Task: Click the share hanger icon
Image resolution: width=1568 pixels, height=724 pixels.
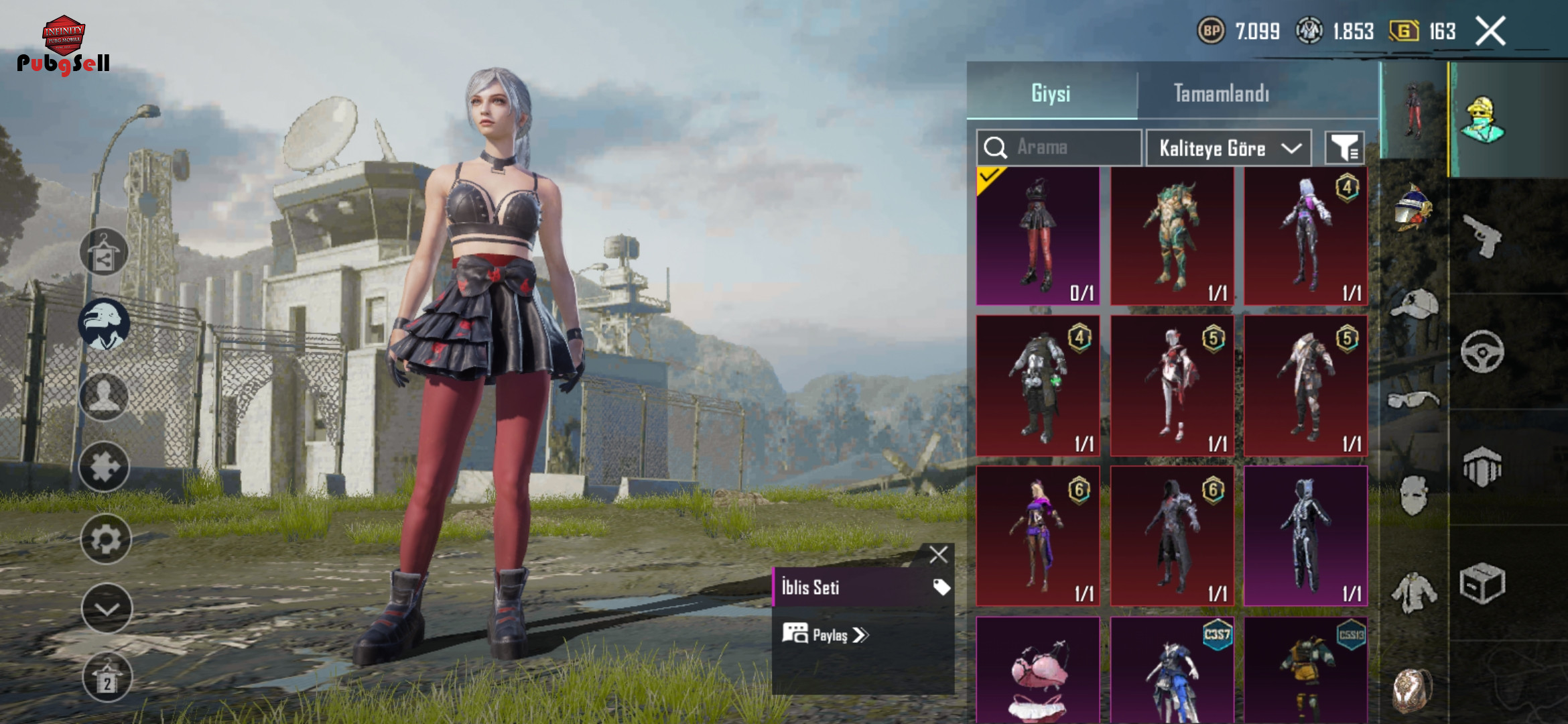Action: click(104, 253)
